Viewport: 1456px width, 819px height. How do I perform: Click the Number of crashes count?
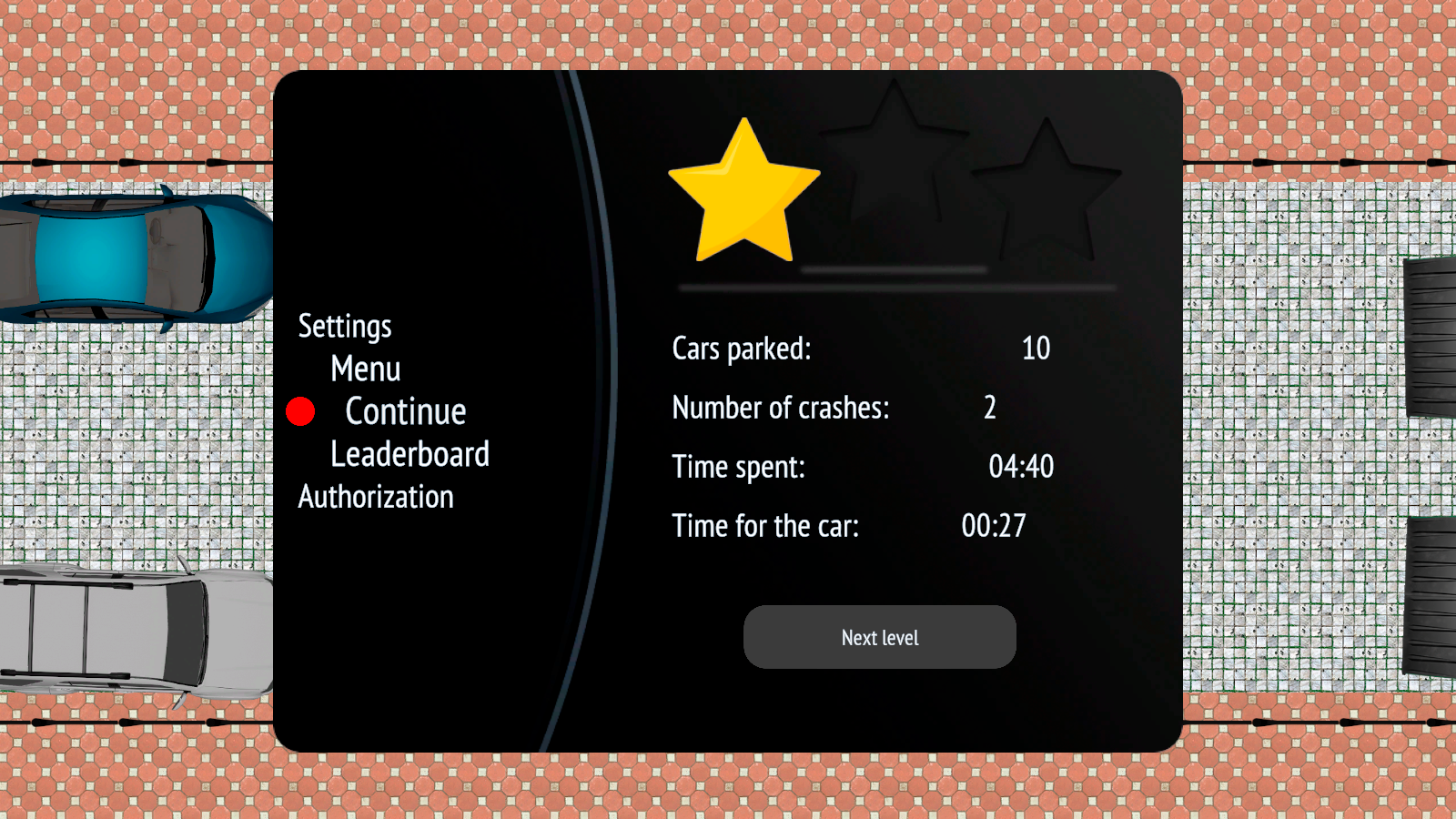989,409
